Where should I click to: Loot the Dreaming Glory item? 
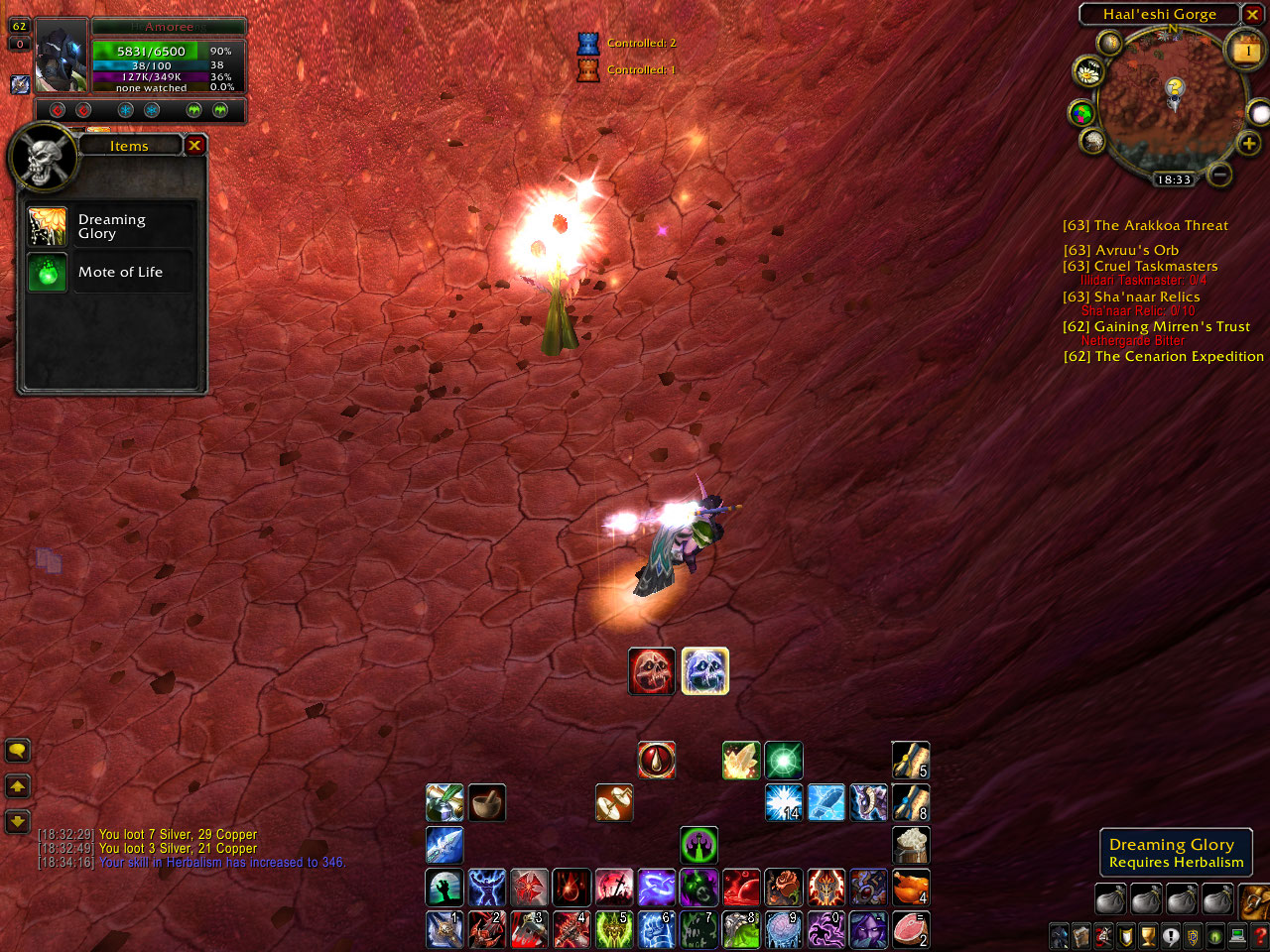[x=47, y=227]
